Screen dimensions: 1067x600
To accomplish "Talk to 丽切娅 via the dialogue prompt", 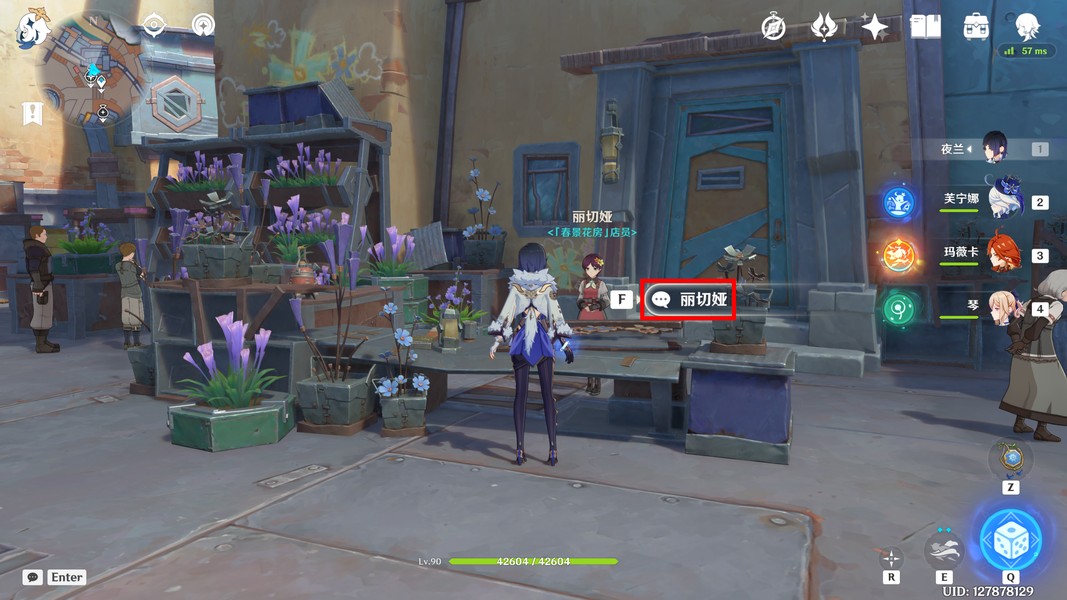I will tap(688, 299).
